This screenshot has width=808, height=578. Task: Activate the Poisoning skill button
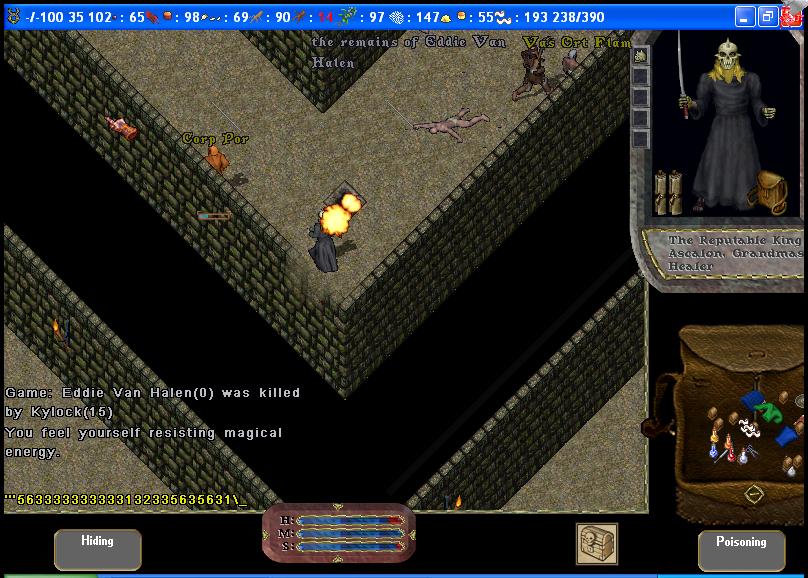(x=741, y=549)
